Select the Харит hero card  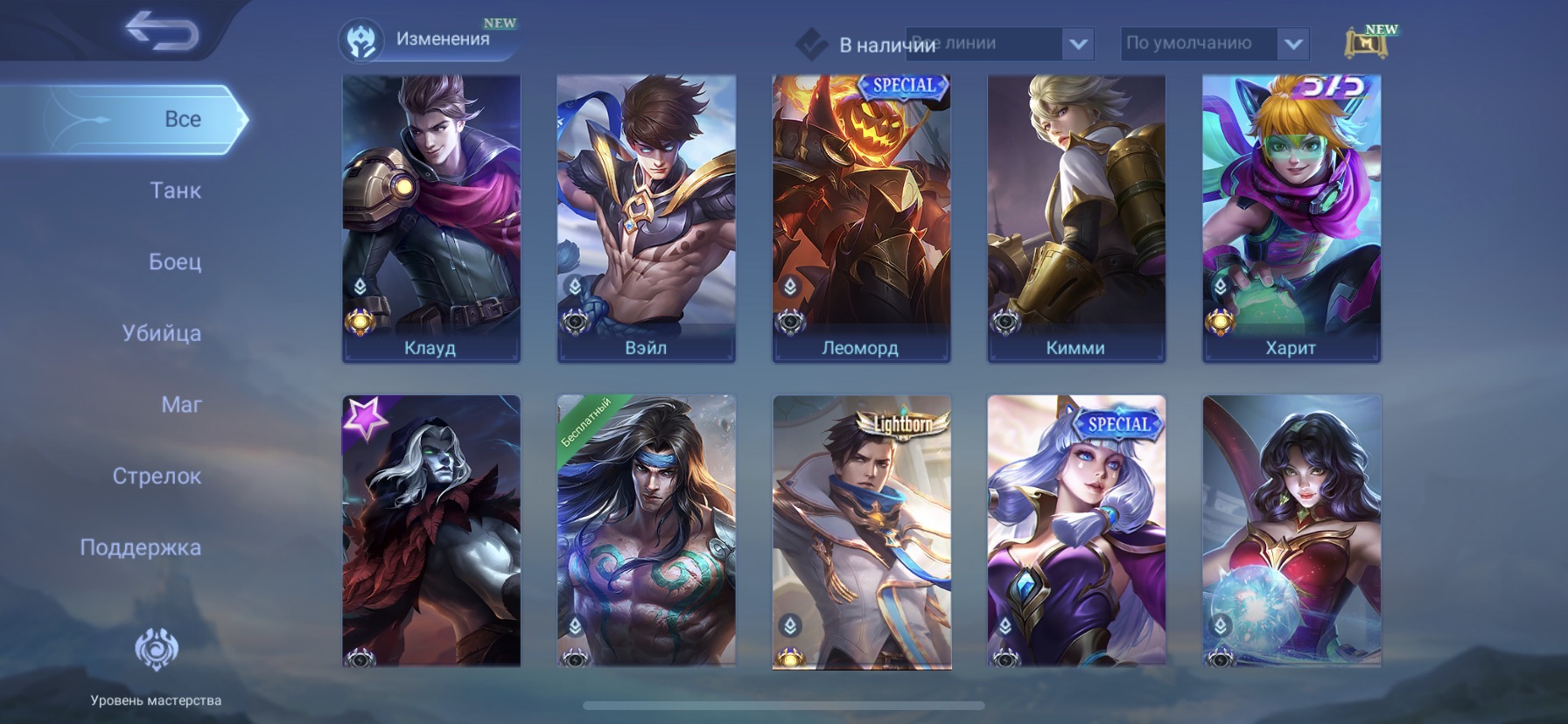[x=1291, y=218]
